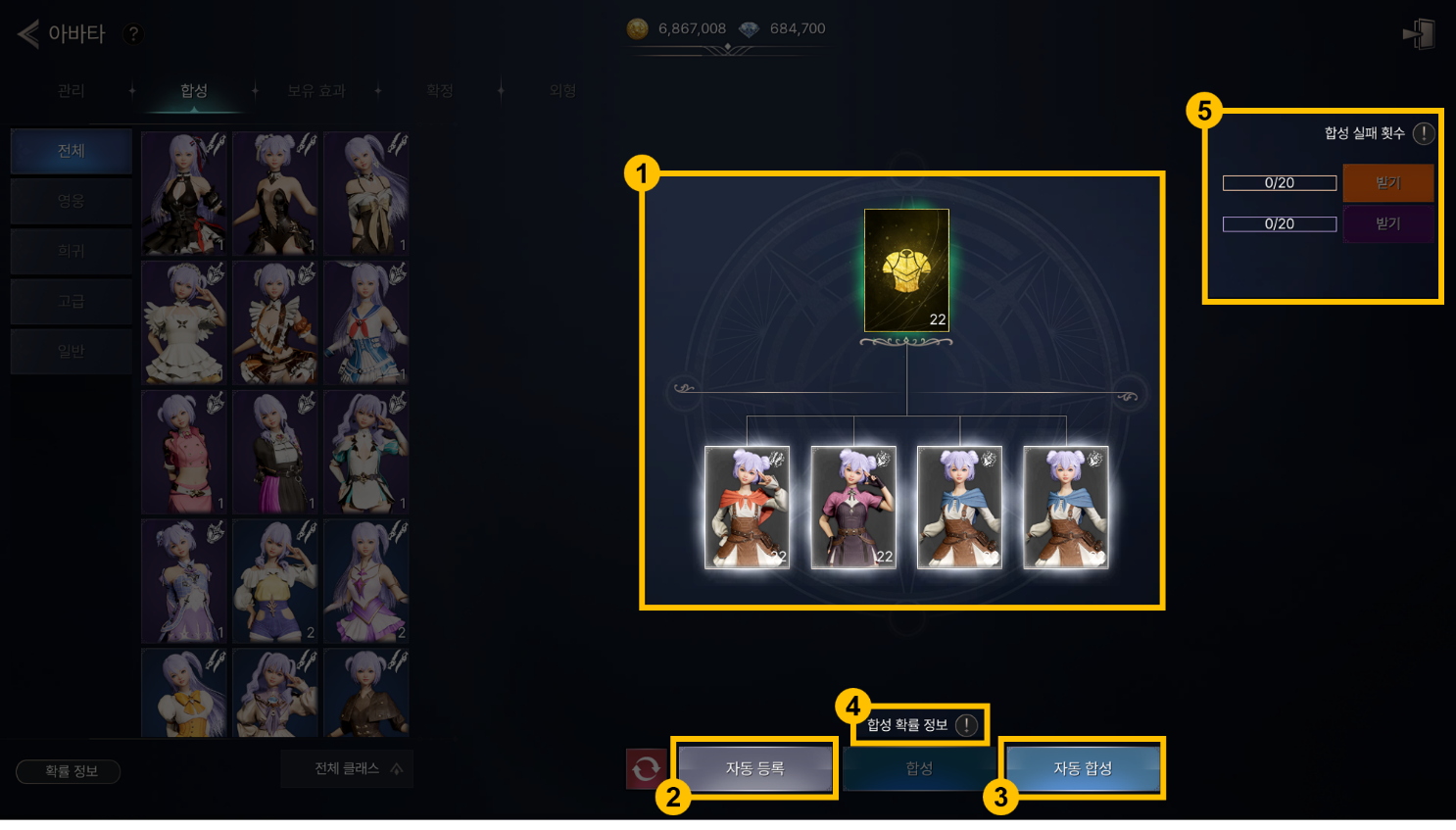Switch to the 확정 tab
Viewport: 1456px width, 830px height.
point(440,91)
